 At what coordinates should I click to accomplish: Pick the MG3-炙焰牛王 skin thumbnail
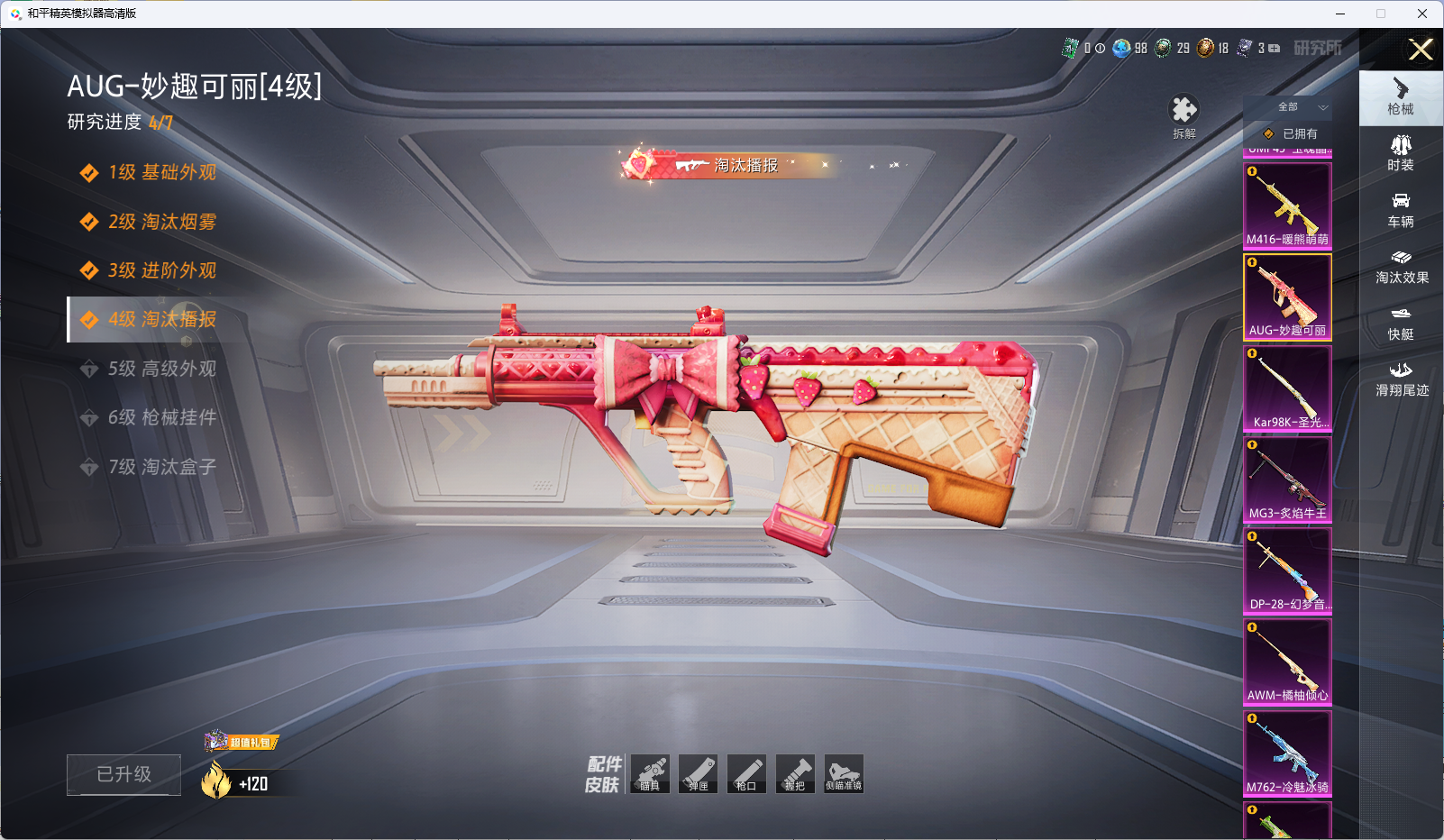click(x=1287, y=479)
